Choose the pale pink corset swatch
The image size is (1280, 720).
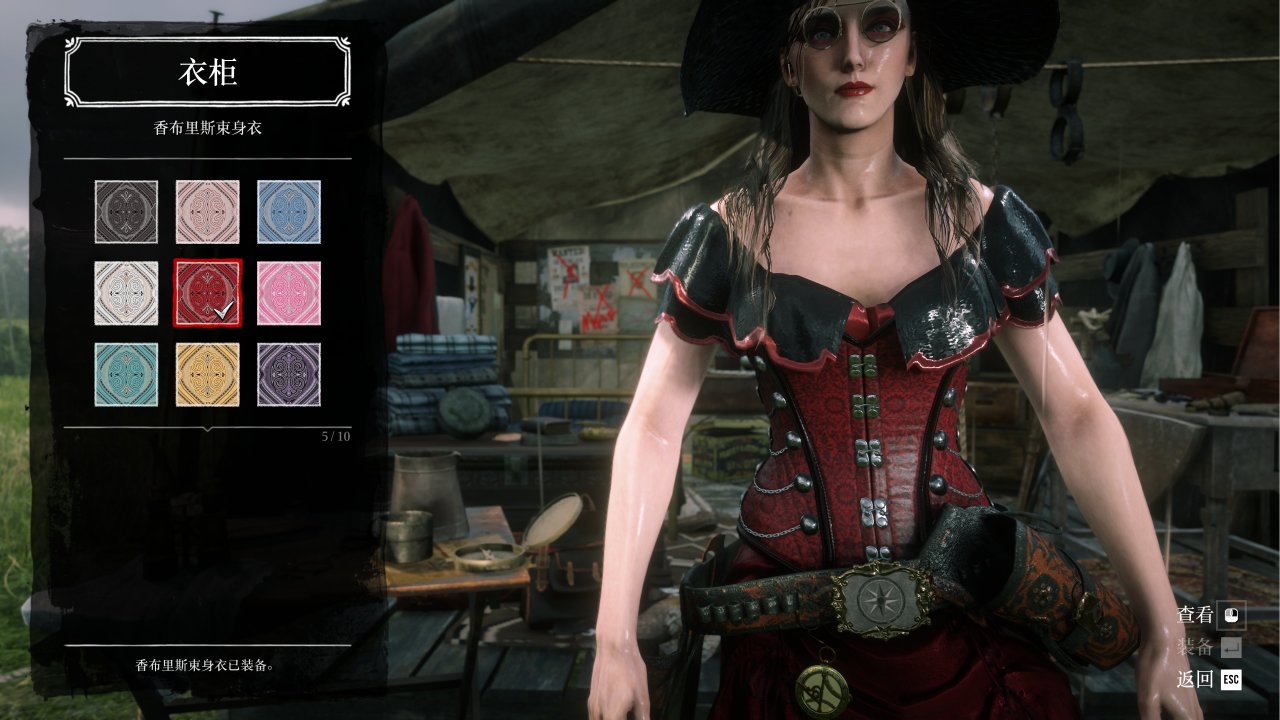point(207,211)
